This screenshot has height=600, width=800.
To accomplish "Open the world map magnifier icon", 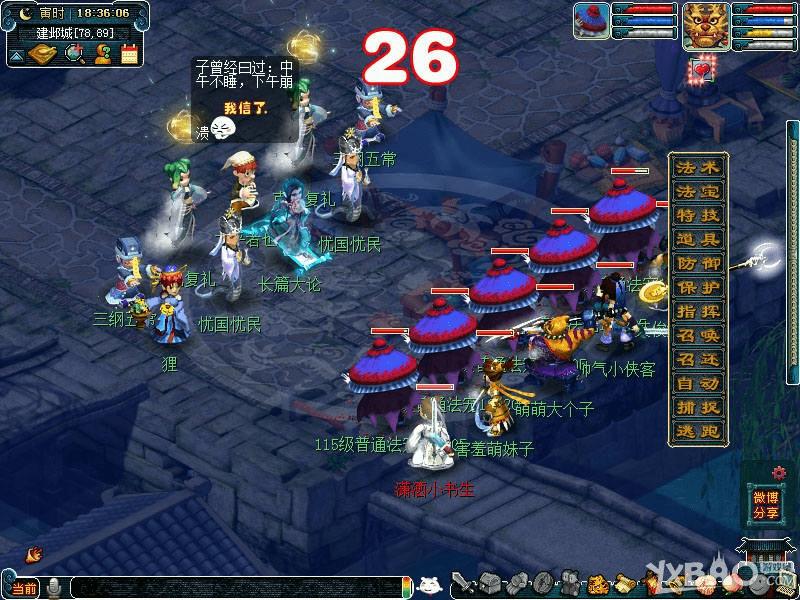I will coord(73,53).
